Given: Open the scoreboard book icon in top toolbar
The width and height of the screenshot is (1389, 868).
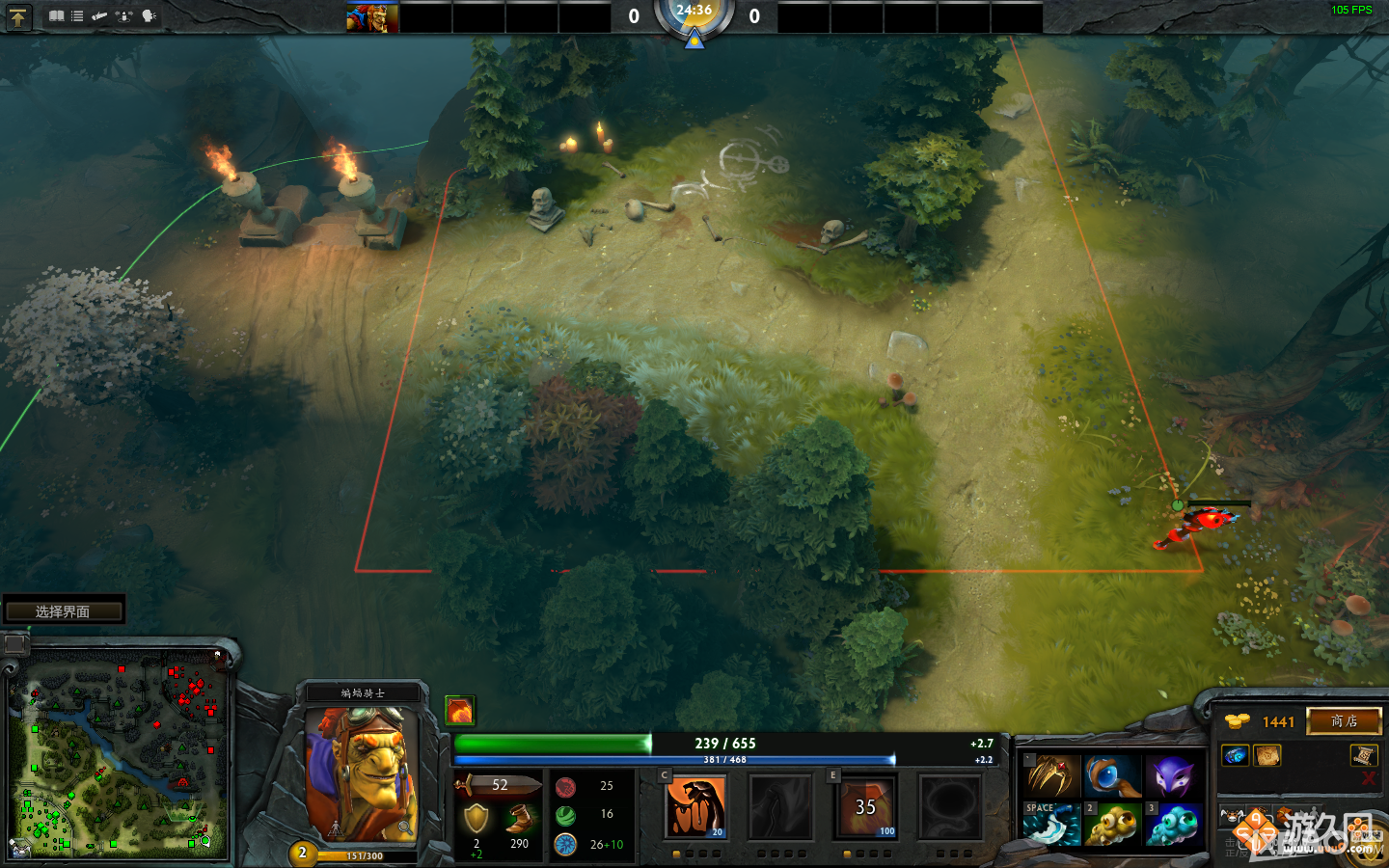Looking at the screenshot, I should pos(57,15).
